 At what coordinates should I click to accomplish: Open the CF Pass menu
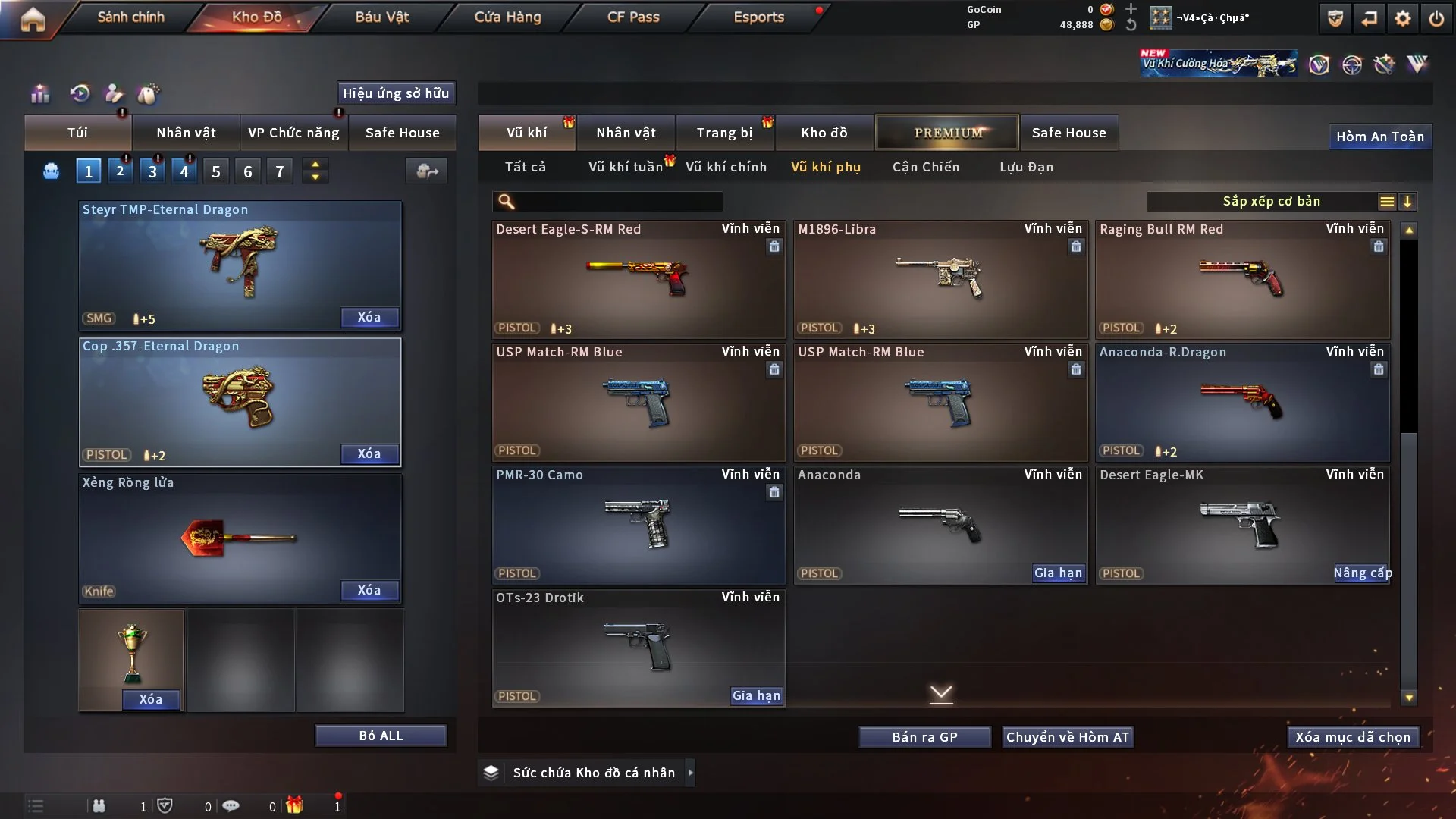(633, 17)
